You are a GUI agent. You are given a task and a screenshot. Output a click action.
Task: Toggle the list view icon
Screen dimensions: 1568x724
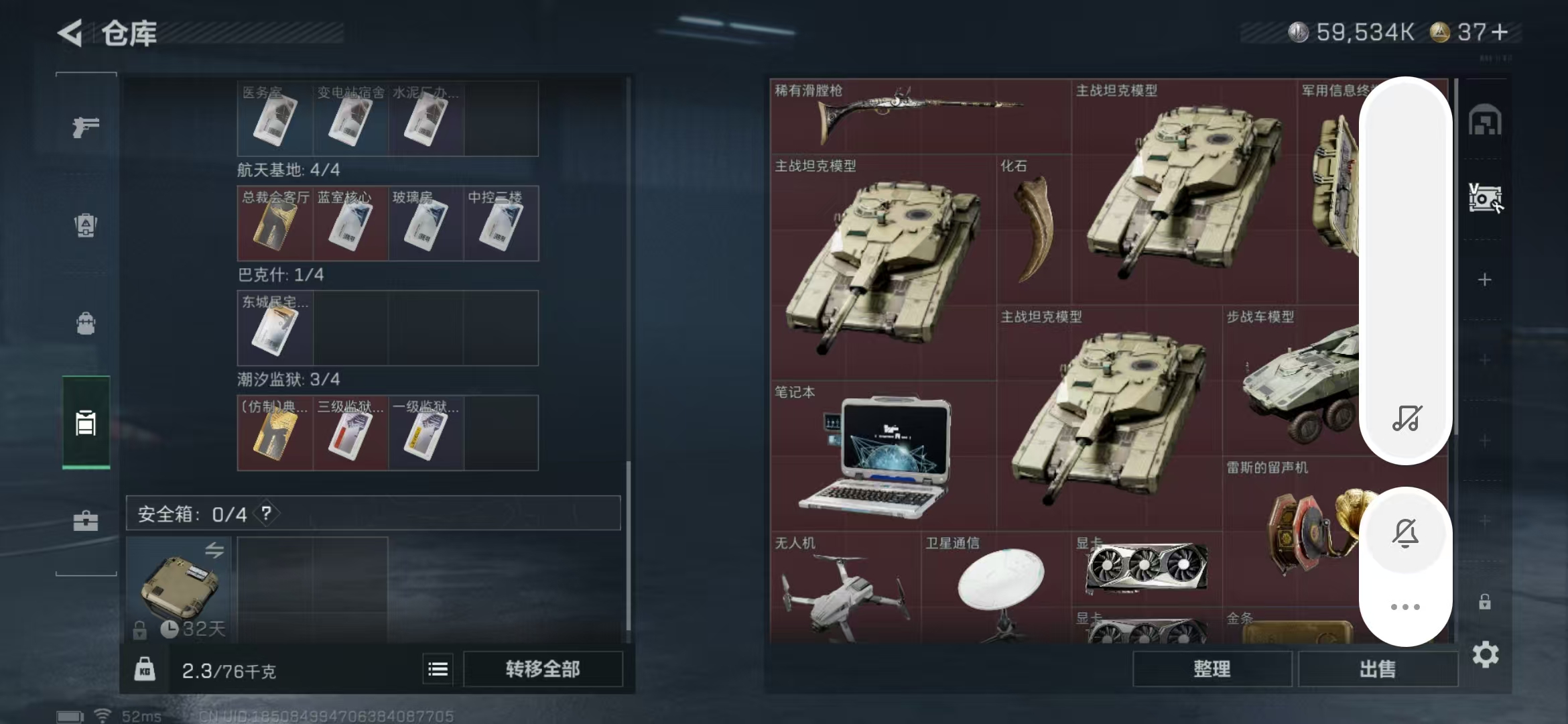tap(438, 669)
